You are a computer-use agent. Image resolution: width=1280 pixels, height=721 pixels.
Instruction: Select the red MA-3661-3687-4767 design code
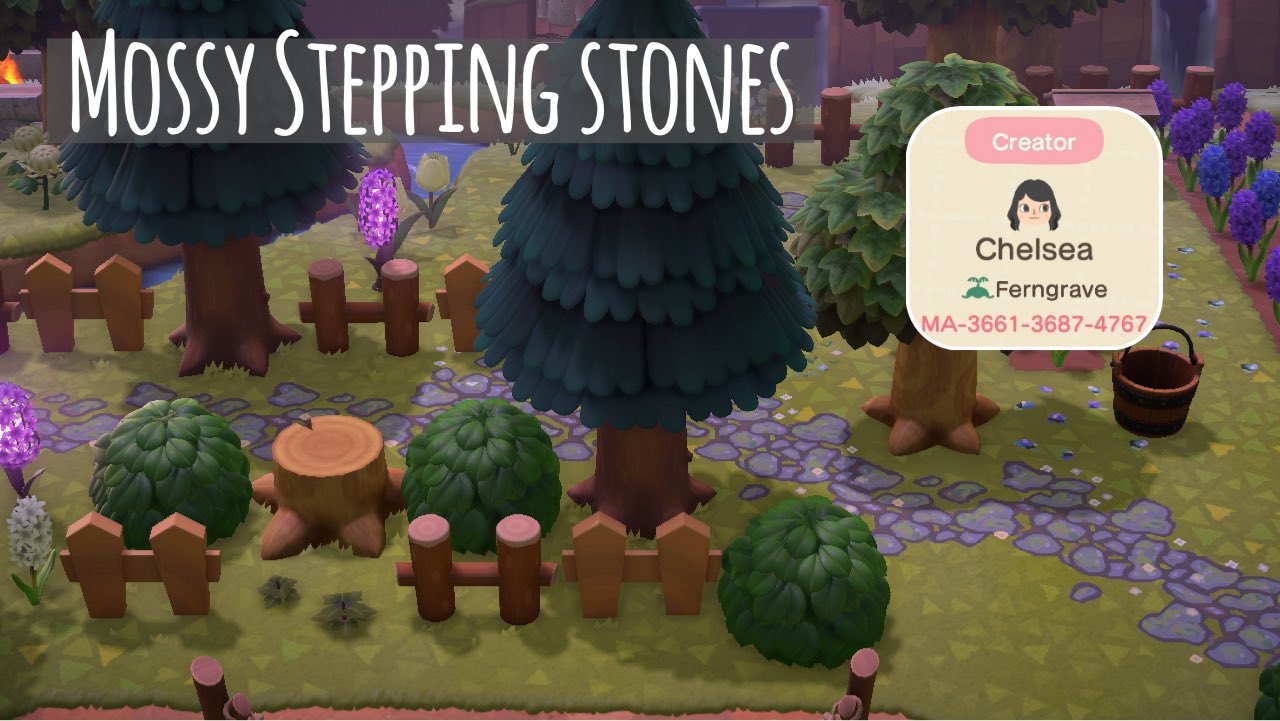tap(1036, 324)
